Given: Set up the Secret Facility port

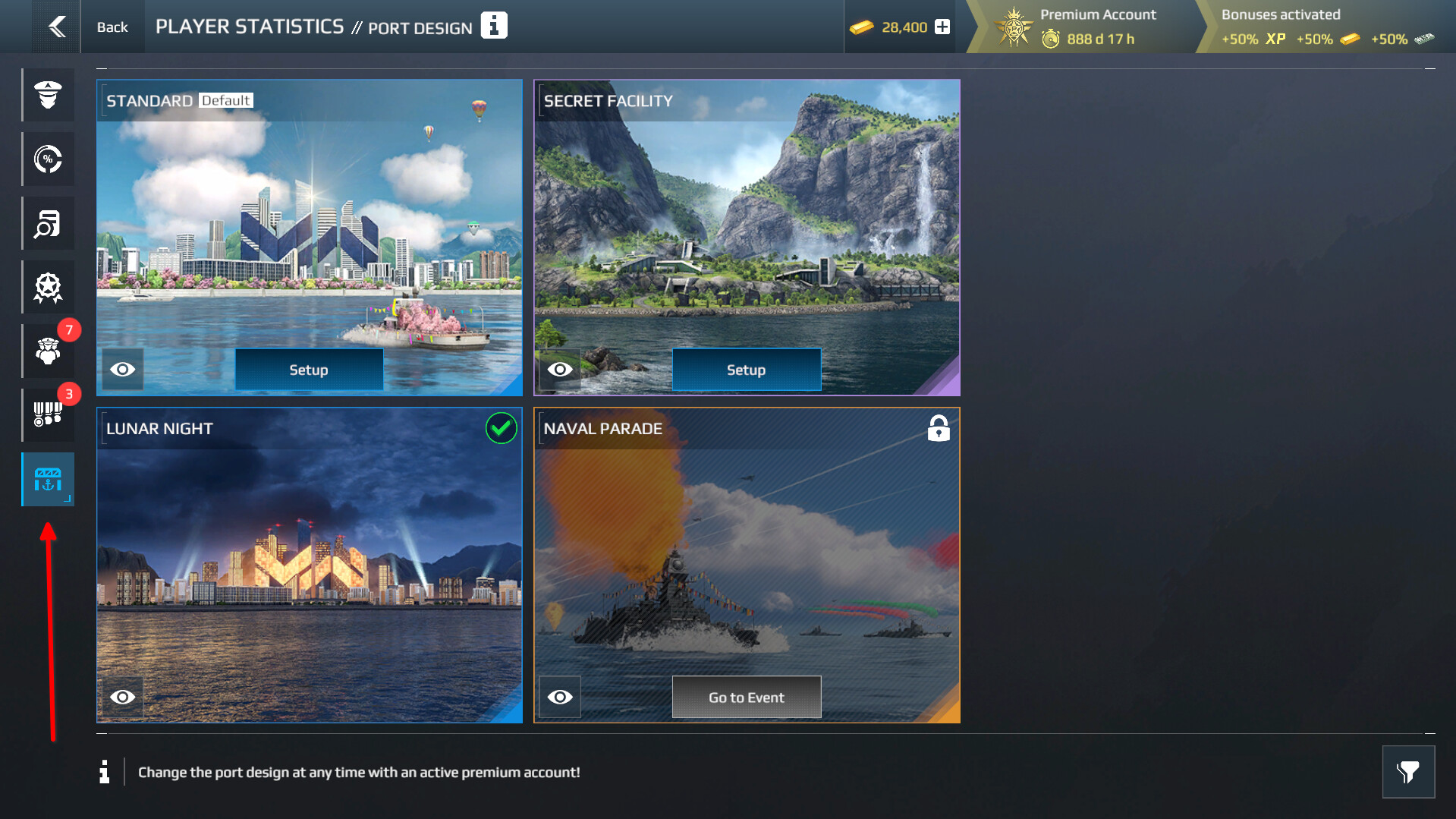Looking at the screenshot, I should (x=746, y=370).
